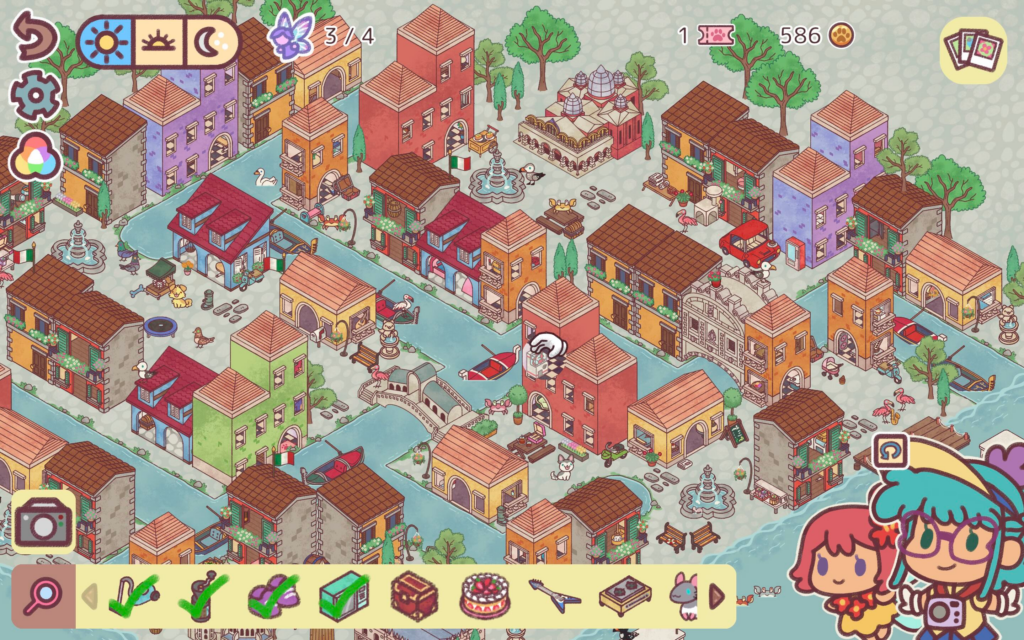This screenshot has height=640, width=1024.
Task: Open the camera photo mode
Action: 42,522
